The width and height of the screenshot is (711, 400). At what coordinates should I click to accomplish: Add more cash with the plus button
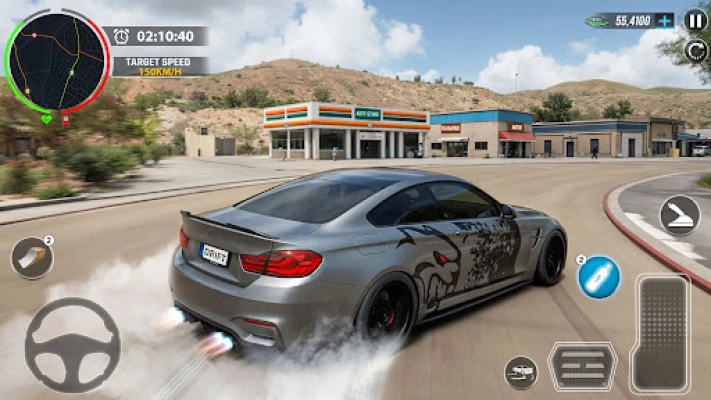[665, 20]
